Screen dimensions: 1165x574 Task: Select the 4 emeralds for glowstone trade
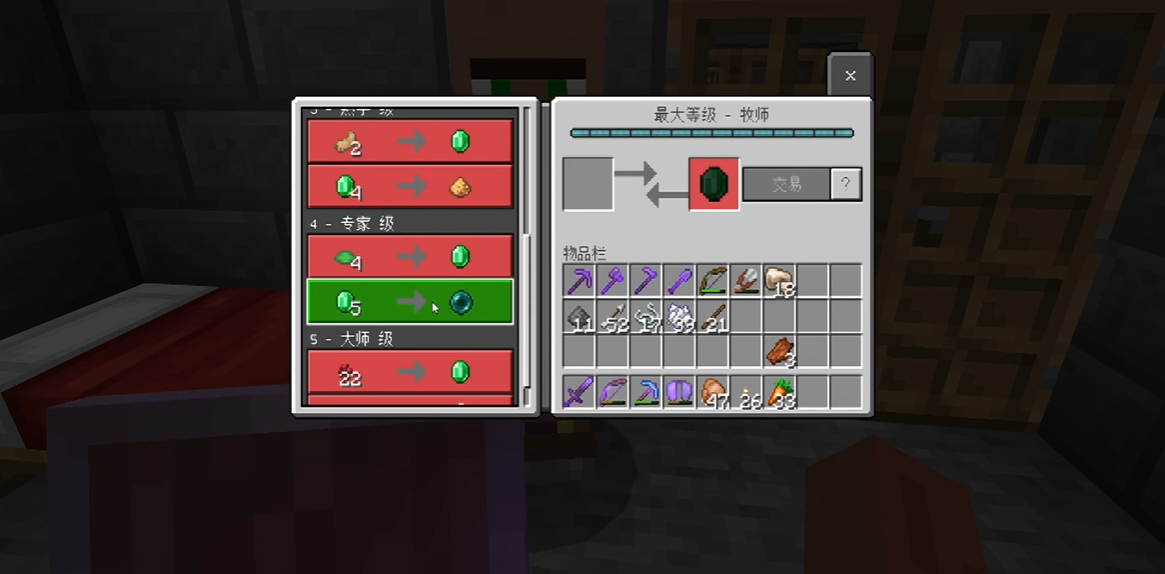(x=410, y=186)
